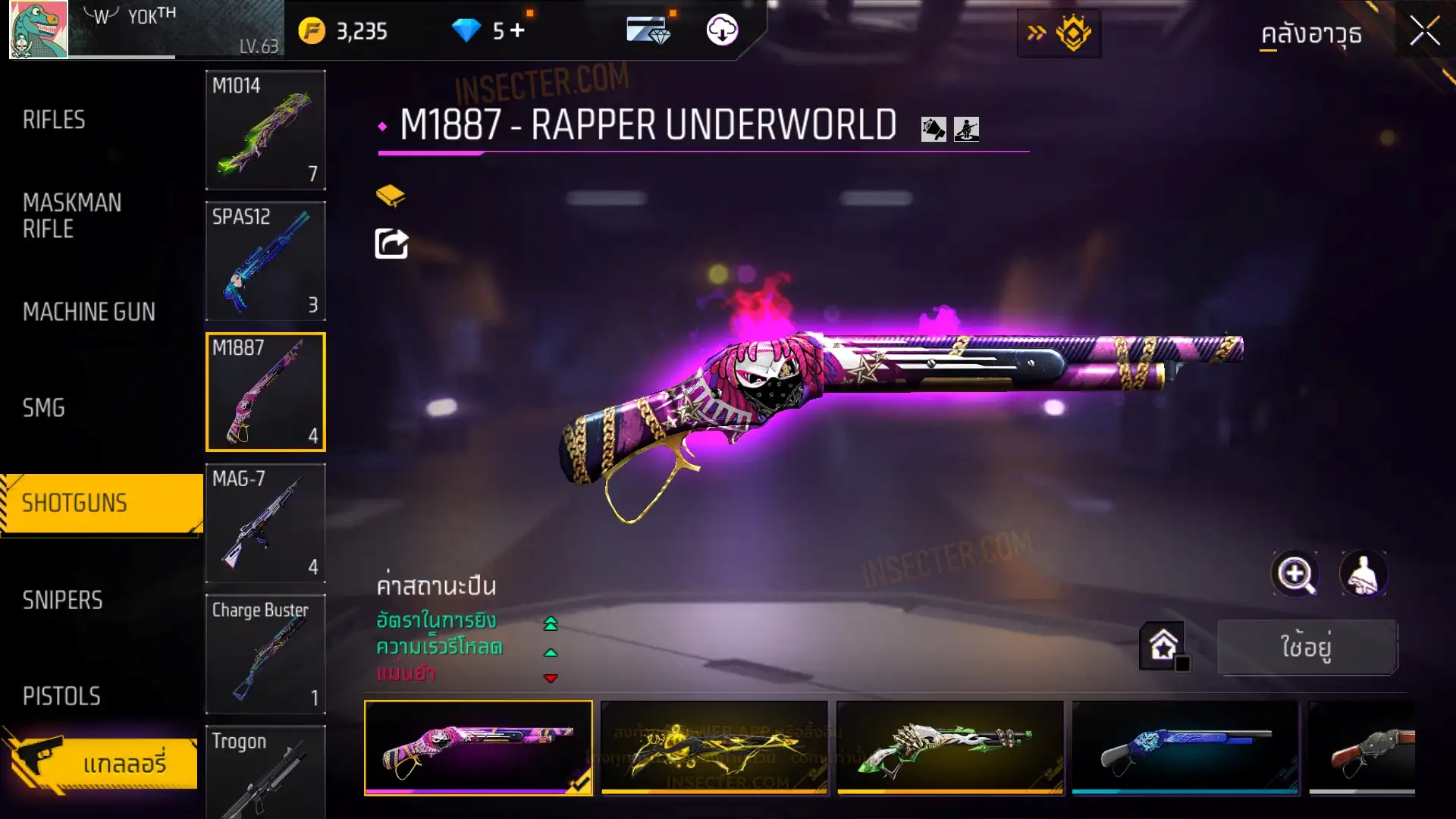Preview the skin on character
1456x819 pixels.
pyautogui.click(x=1363, y=574)
